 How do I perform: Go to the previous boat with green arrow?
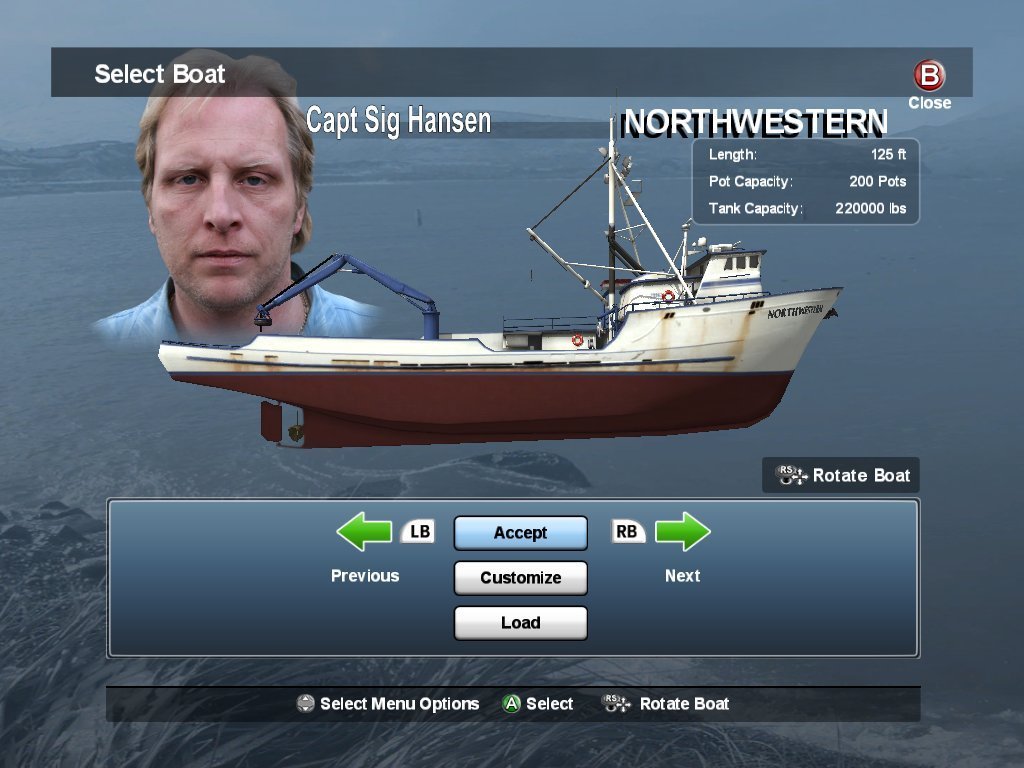click(364, 533)
